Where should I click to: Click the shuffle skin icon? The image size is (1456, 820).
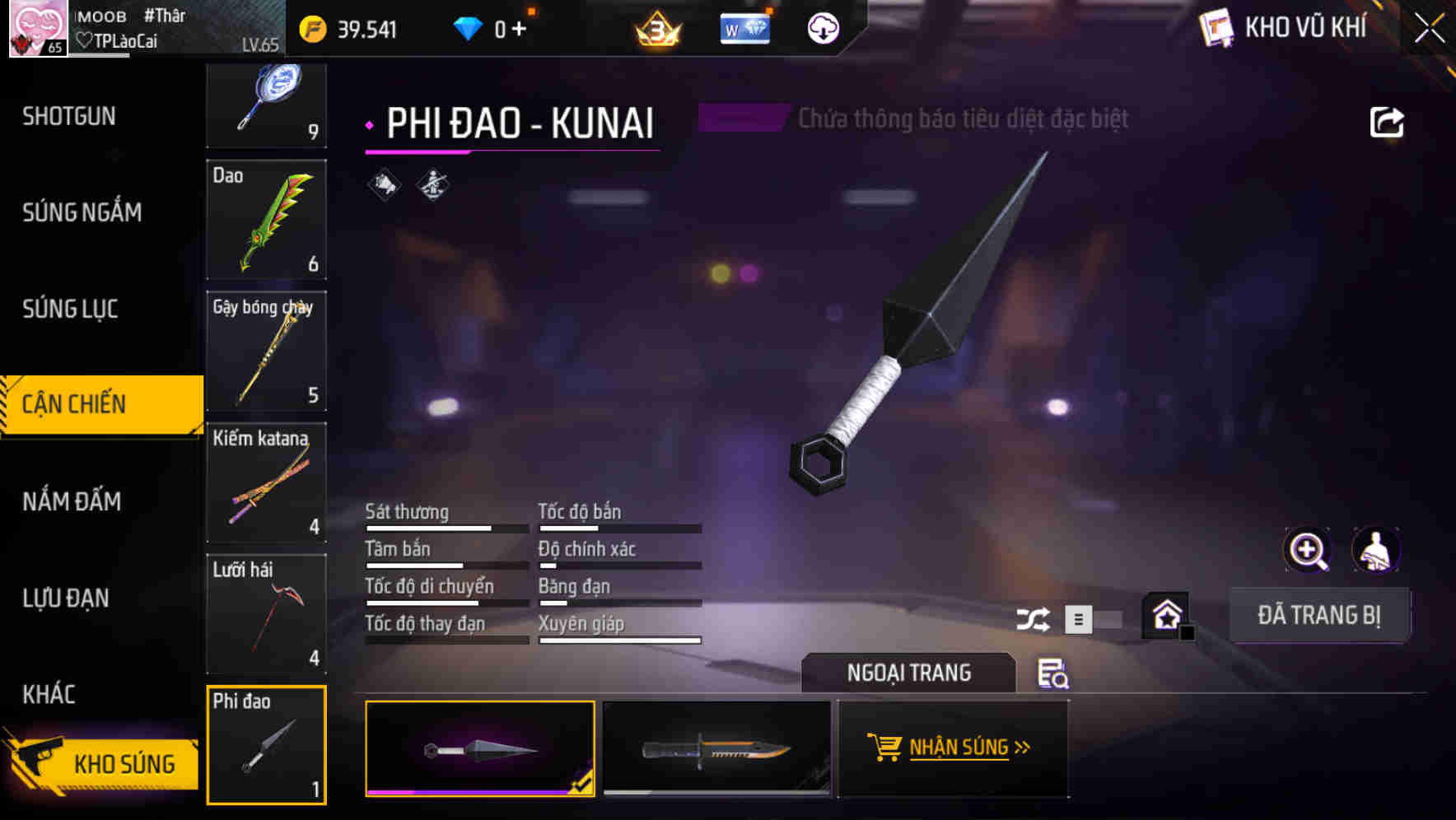[x=1032, y=617]
